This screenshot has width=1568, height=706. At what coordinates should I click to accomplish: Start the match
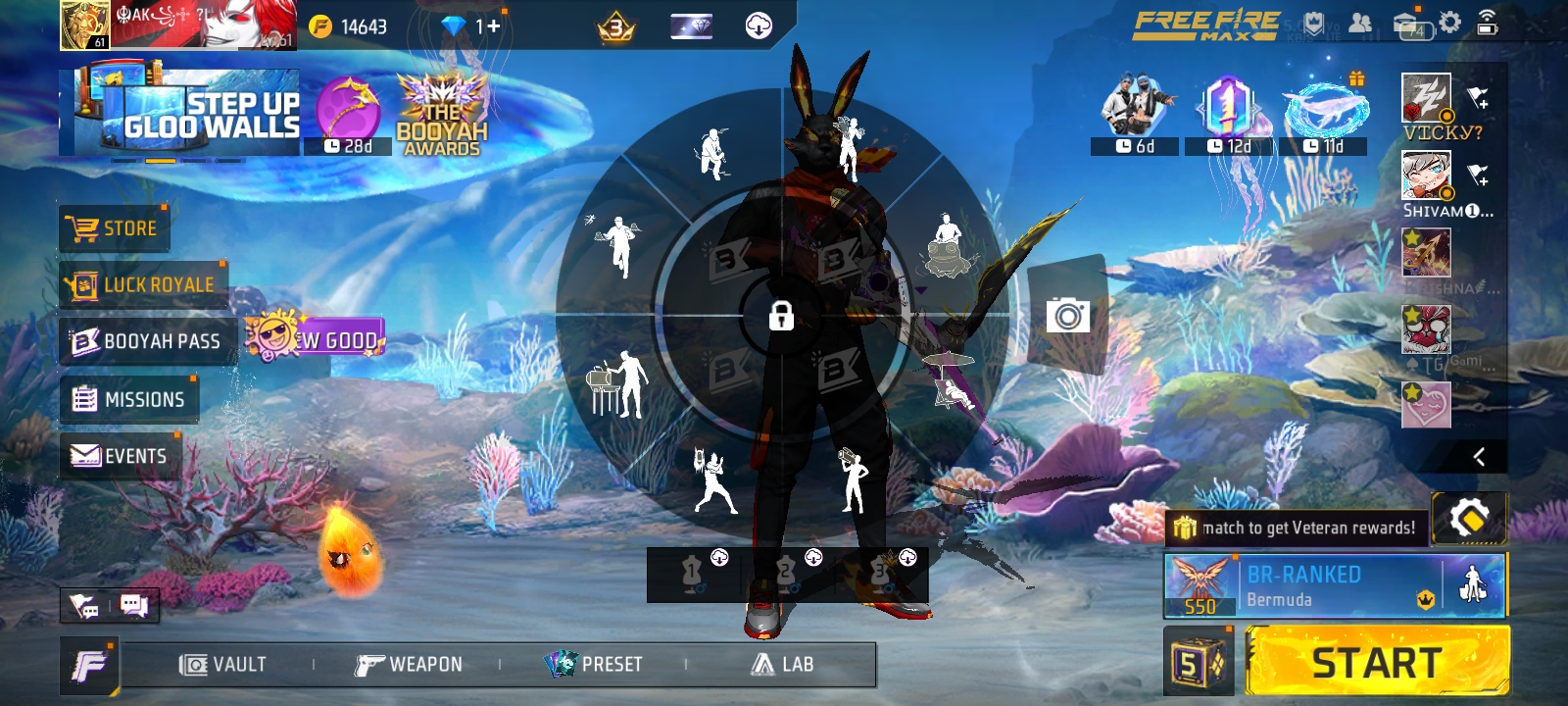tap(1377, 664)
